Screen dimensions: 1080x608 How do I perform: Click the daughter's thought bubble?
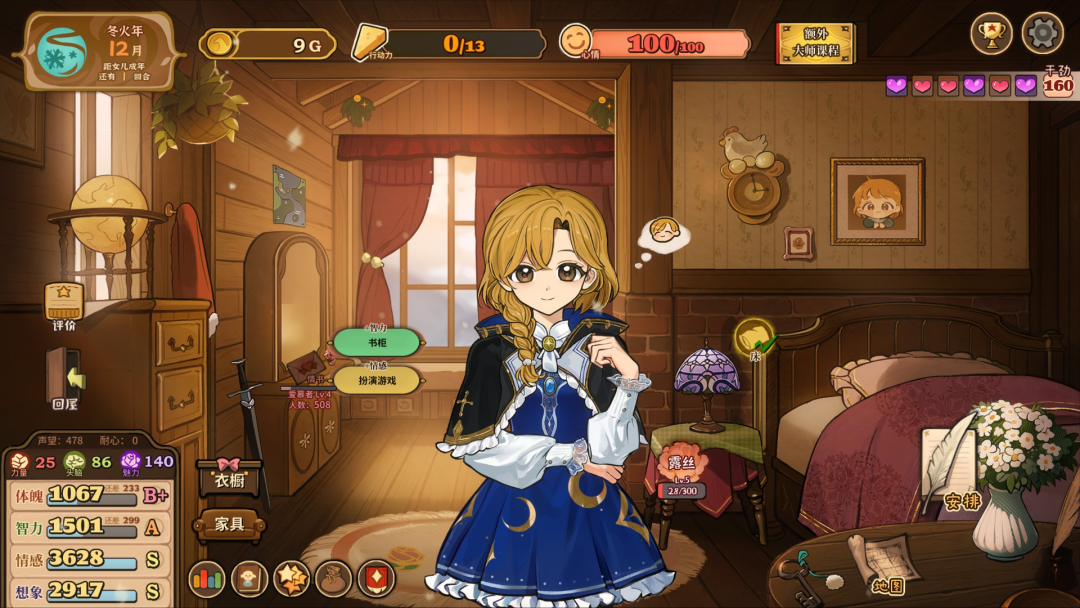point(663,236)
